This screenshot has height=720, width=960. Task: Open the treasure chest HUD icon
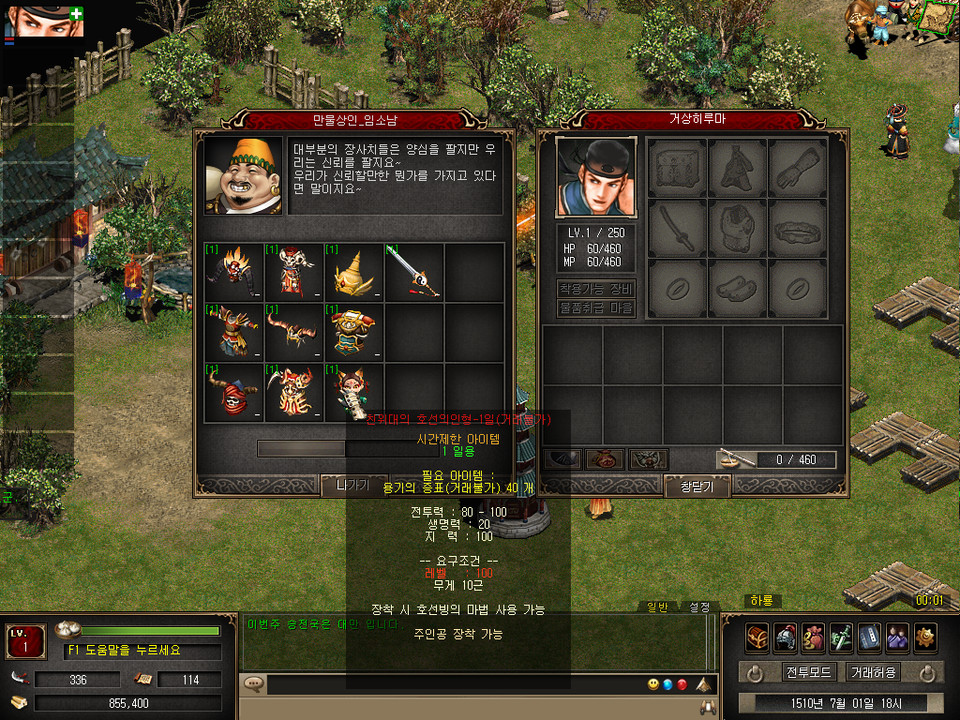point(758,636)
